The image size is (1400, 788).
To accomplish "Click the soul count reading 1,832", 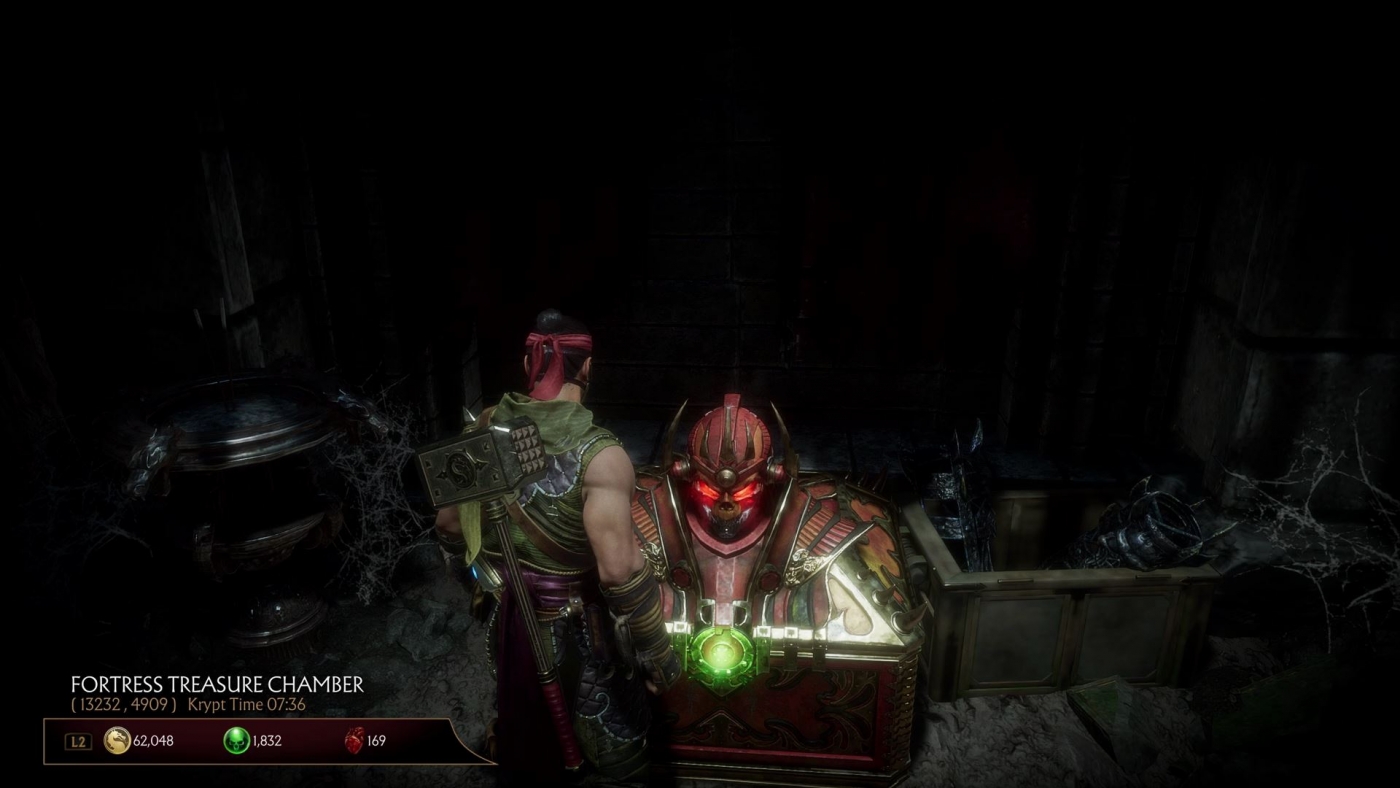I will pos(267,740).
